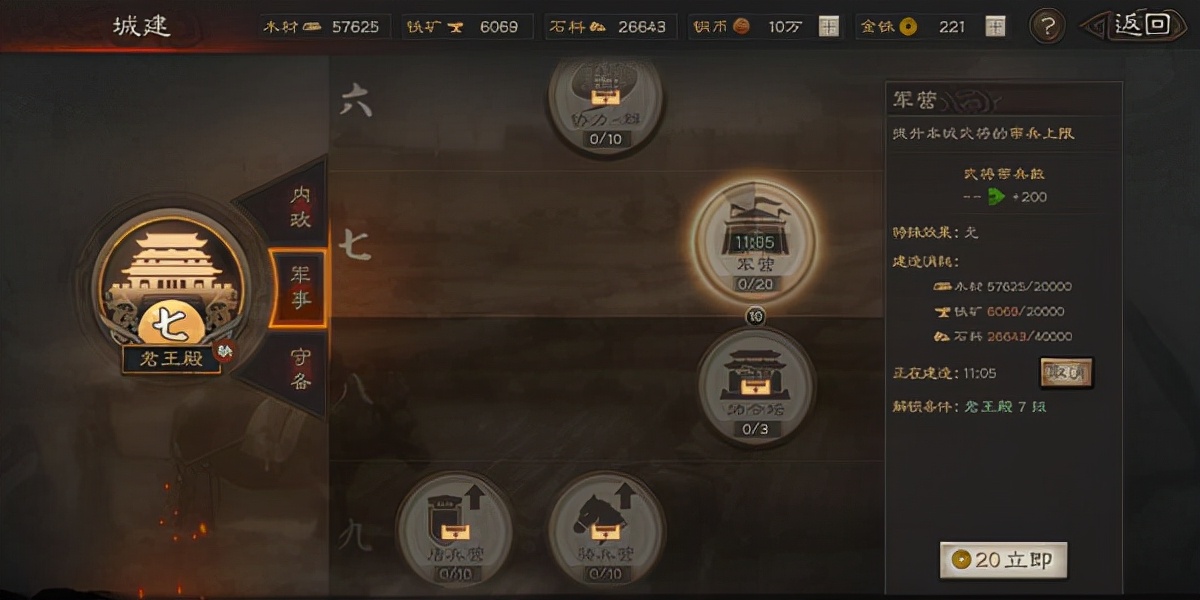
Task: Finish instantly with the 20 立即 button
Action: (1004, 560)
